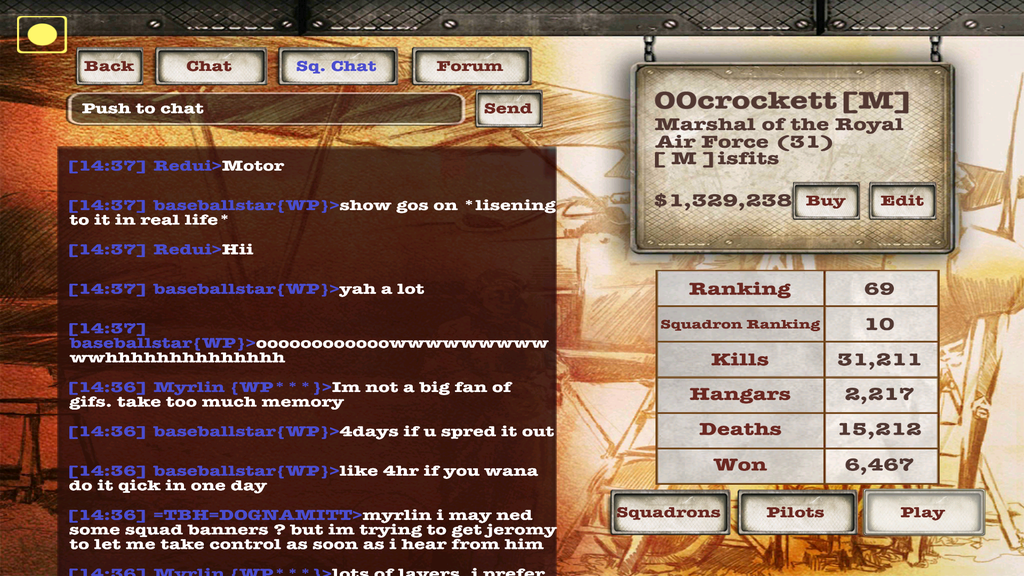Open the Sq. Chat channel
This screenshot has height=576, width=1024.
tap(337, 67)
